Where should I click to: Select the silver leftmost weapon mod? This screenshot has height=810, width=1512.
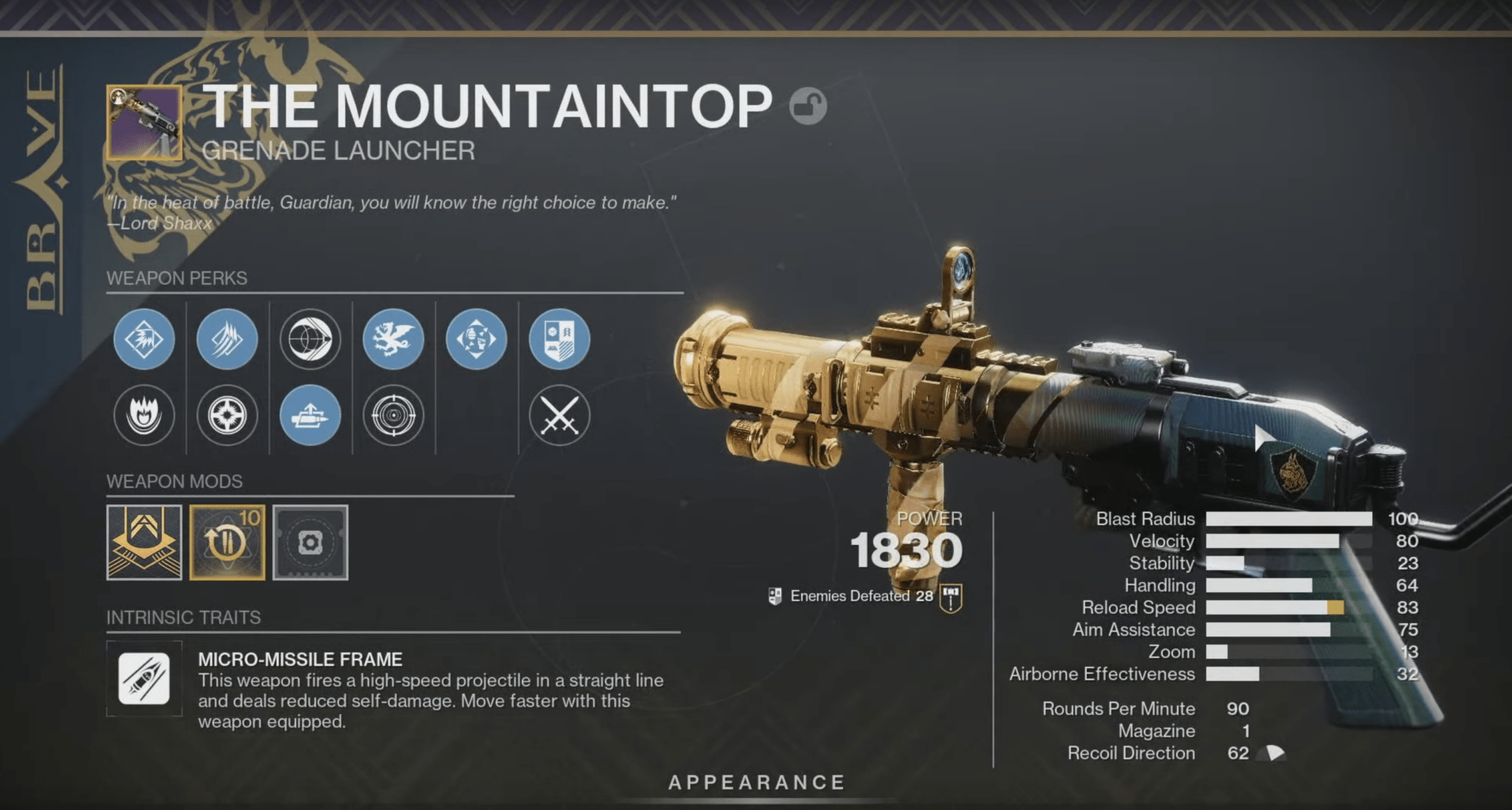click(x=145, y=541)
